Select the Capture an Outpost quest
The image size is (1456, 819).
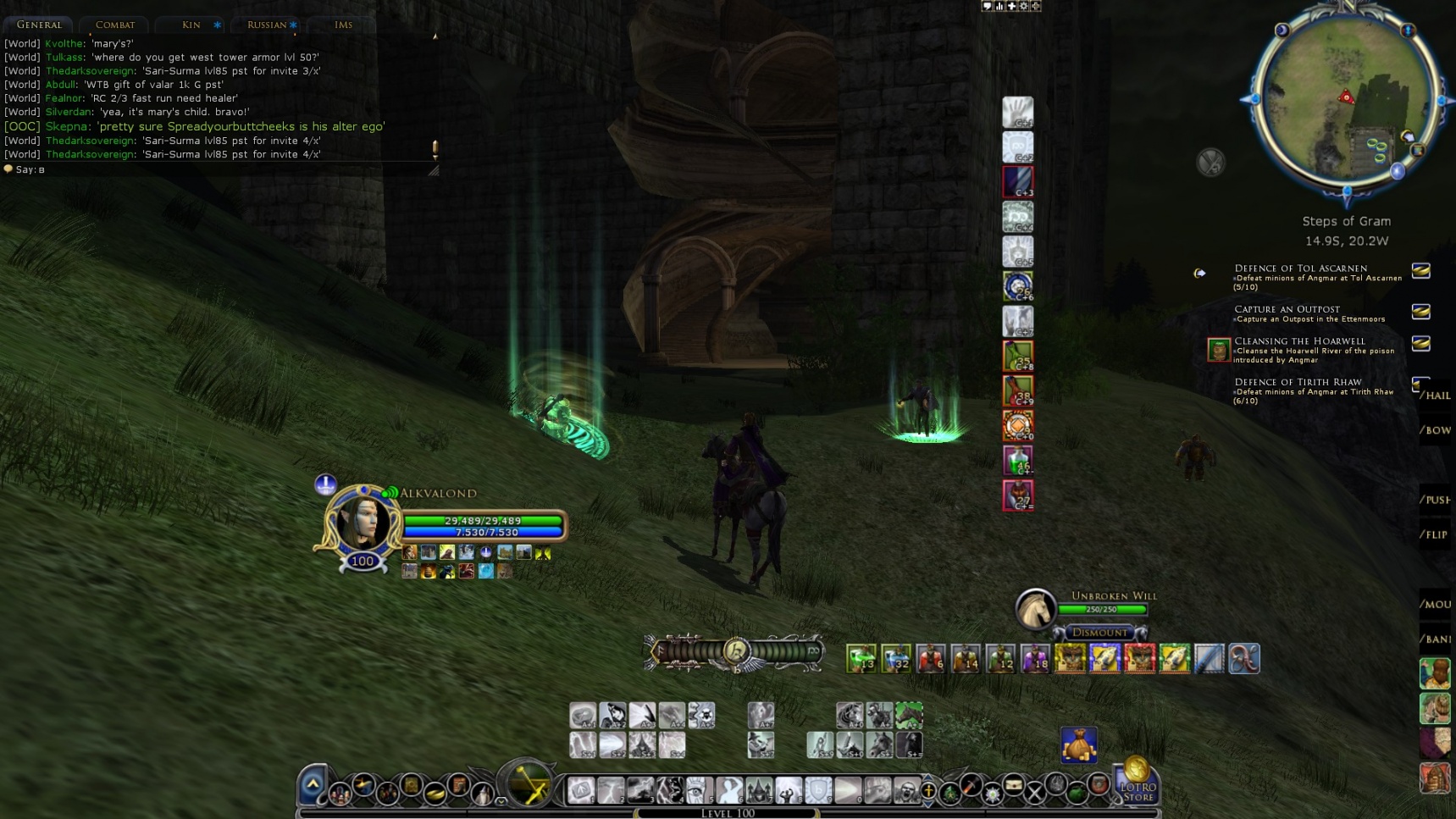point(1287,309)
